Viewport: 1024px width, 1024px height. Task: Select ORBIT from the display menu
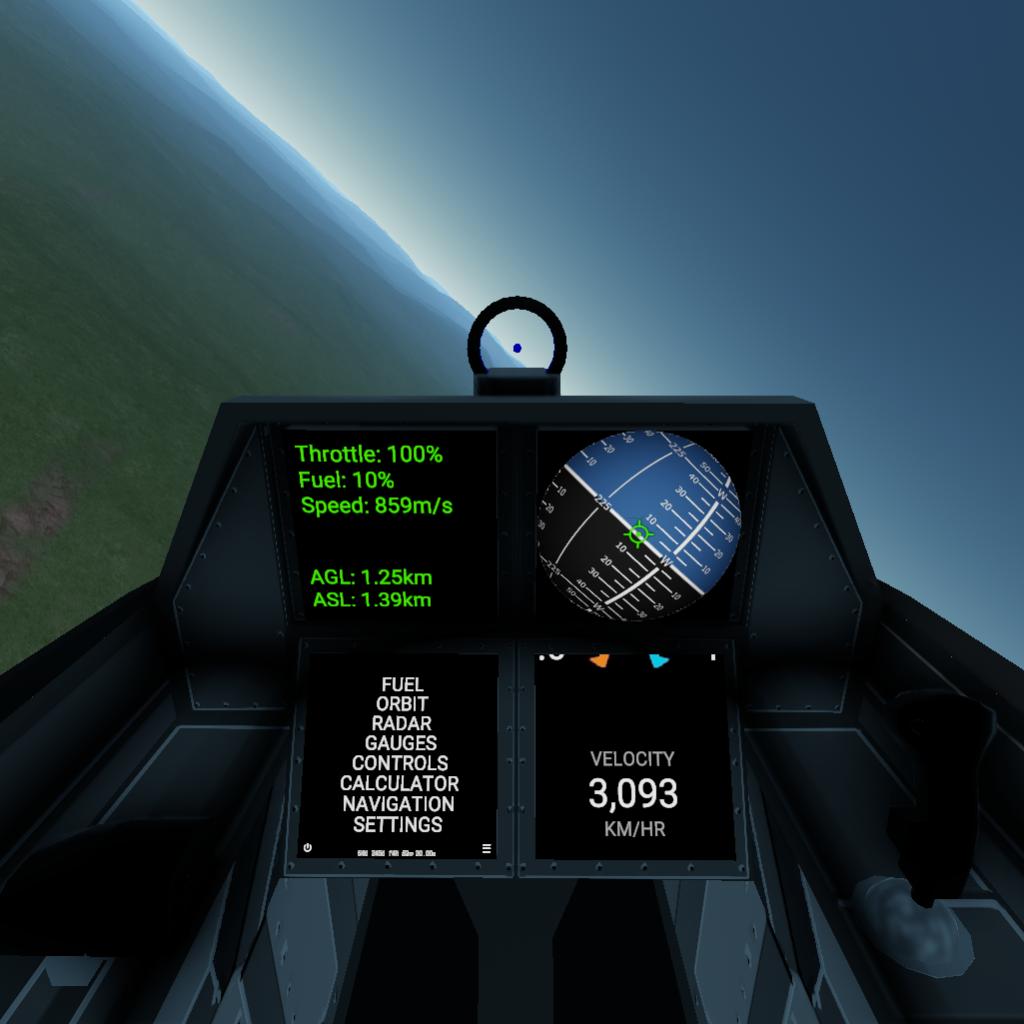[402, 704]
